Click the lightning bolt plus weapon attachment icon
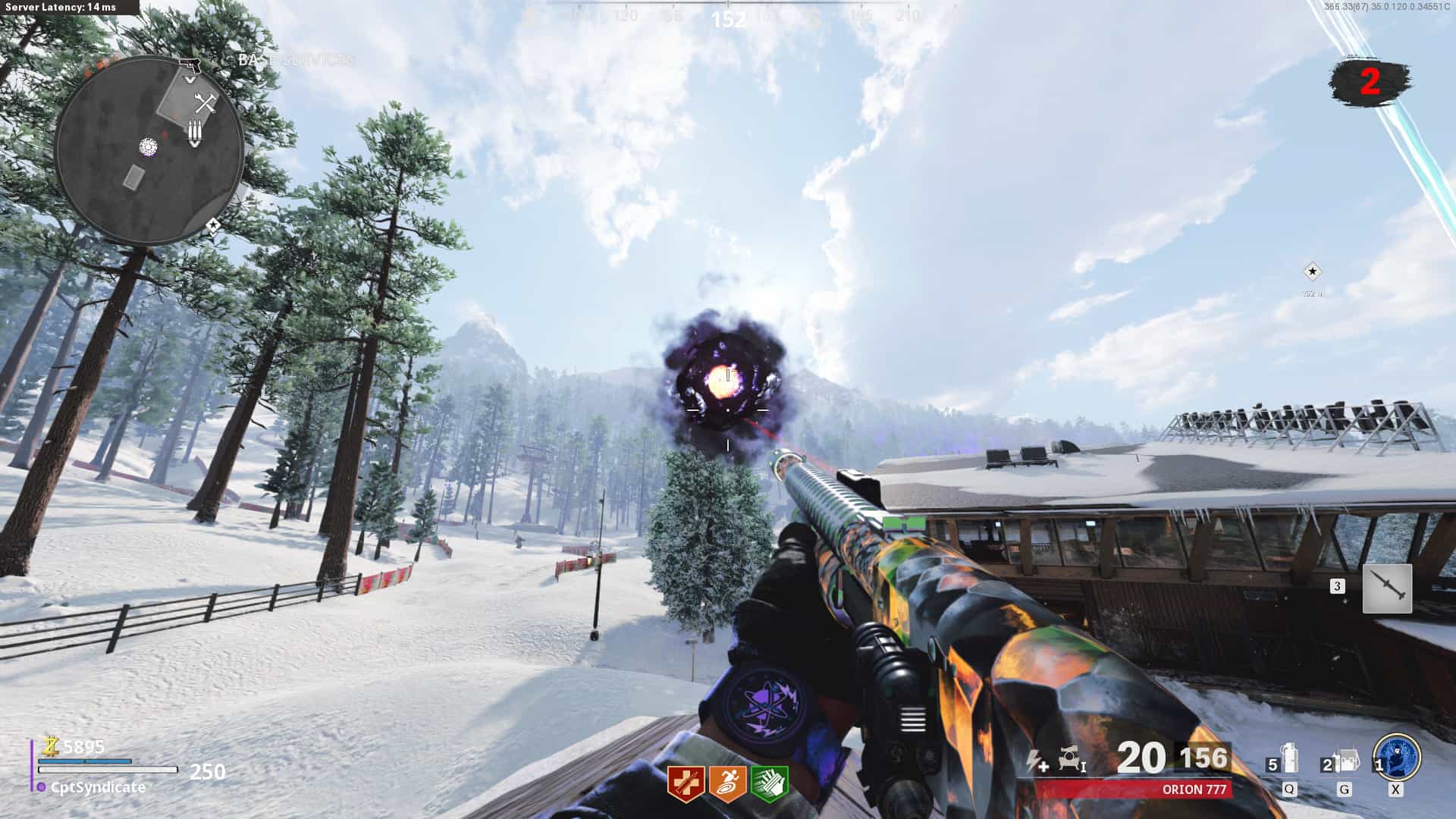The height and width of the screenshot is (819, 1456). [1037, 761]
